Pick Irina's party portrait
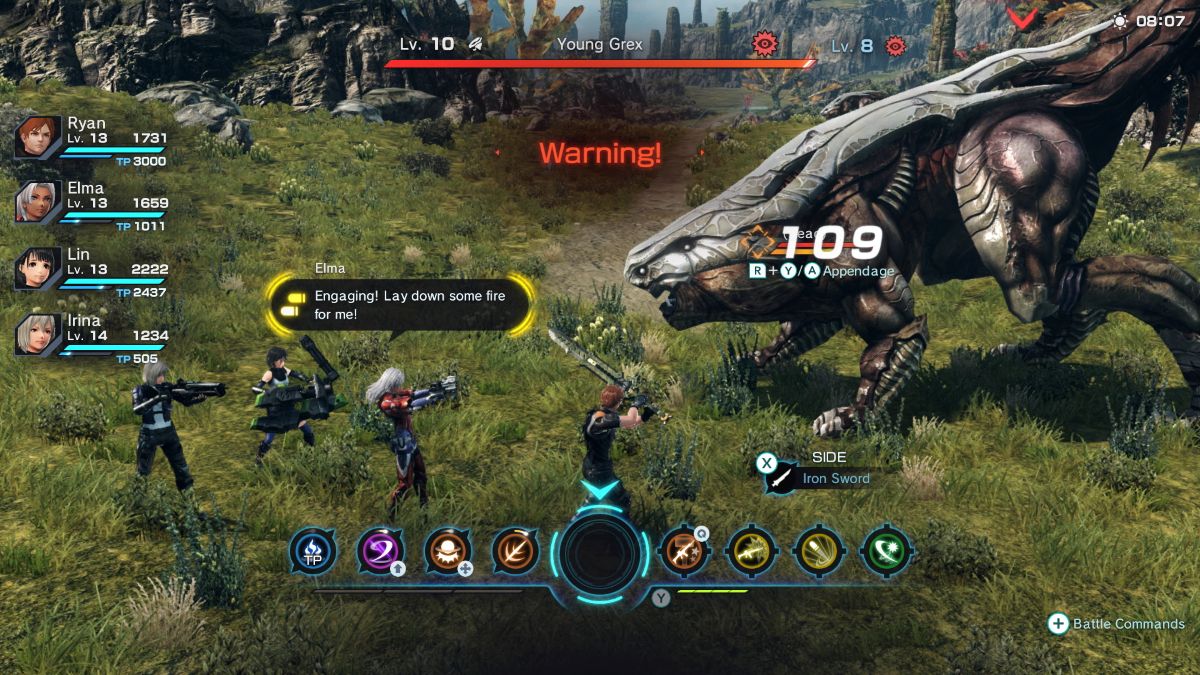Image resolution: width=1200 pixels, height=675 pixels. (x=38, y=335)
